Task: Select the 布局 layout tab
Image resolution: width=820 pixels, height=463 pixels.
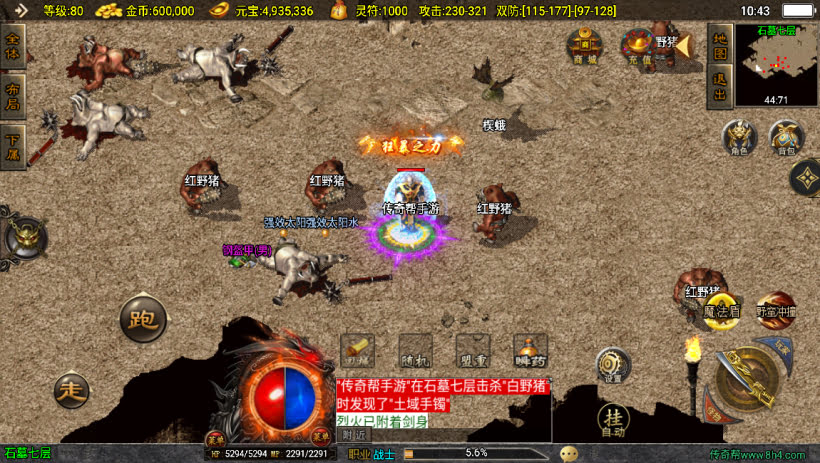Action: coord(13,95)
